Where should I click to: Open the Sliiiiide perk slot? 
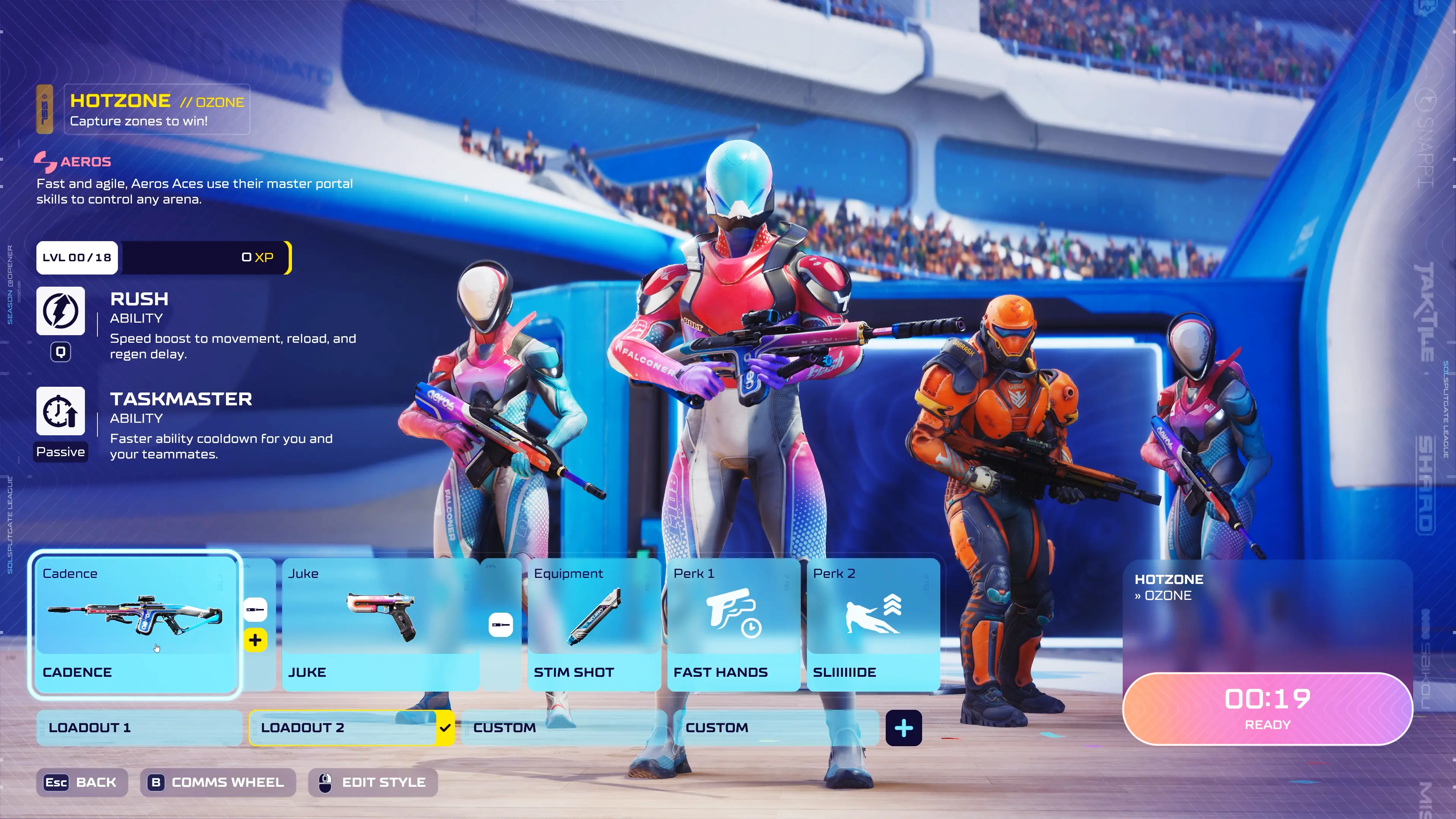tap(873, 624)
